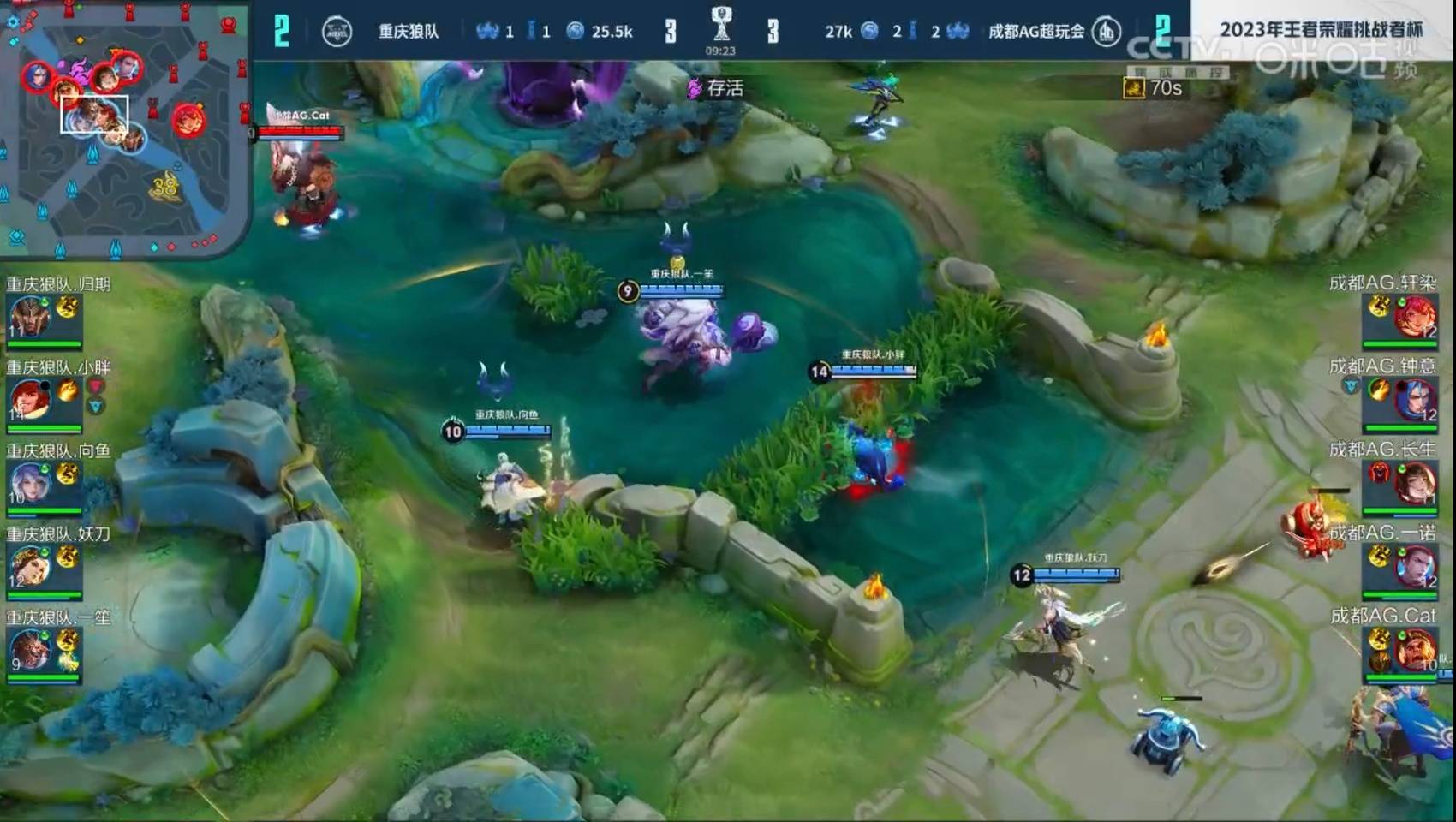1456x822 pixels.
Task: Pick 重庆狼队.一笙 hero portrait
Action: [x=31, y=650]
